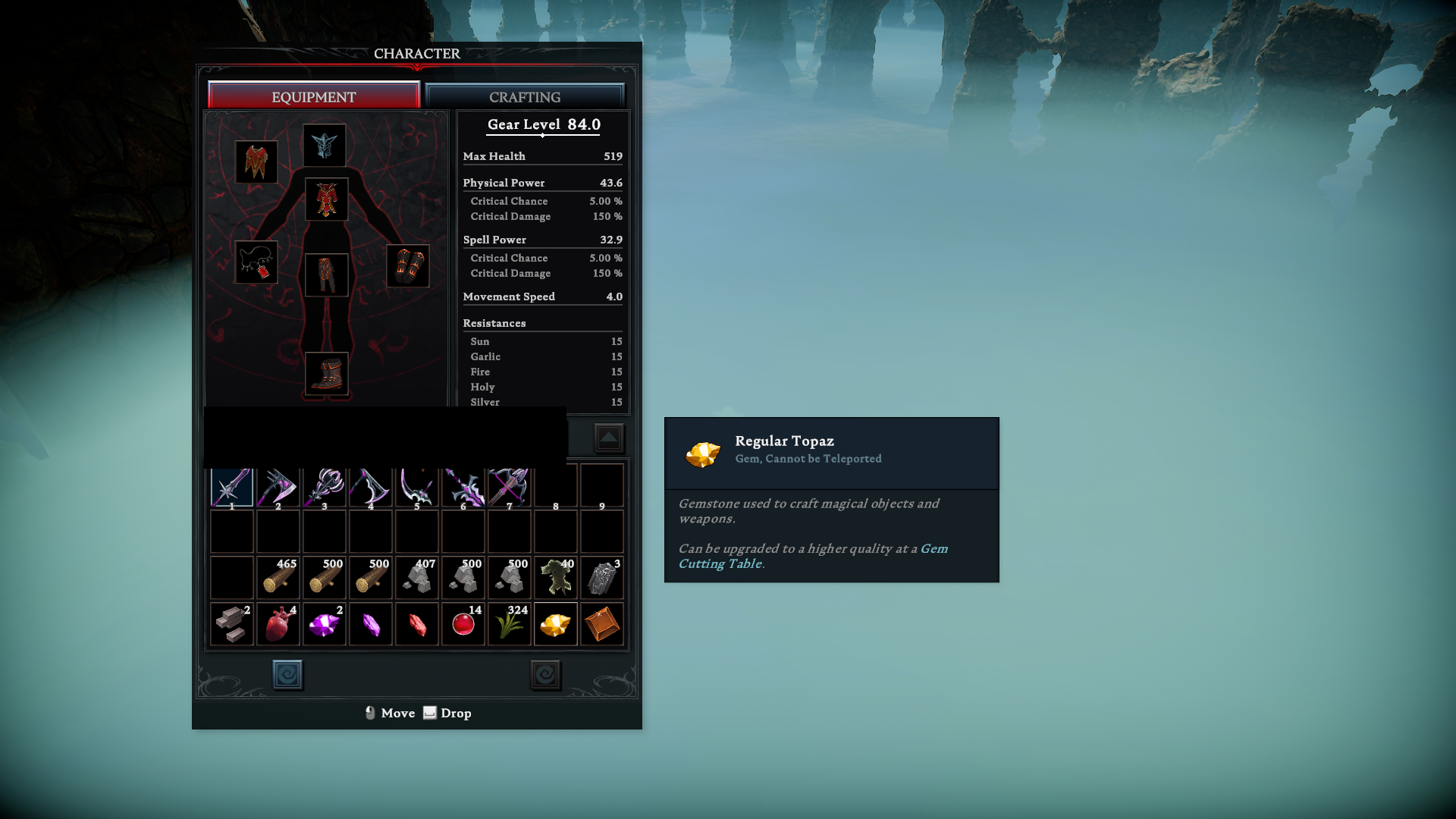Select the bag slot with red tag
The width and height of the screenshot is (1456, 819).
(256, 262)
